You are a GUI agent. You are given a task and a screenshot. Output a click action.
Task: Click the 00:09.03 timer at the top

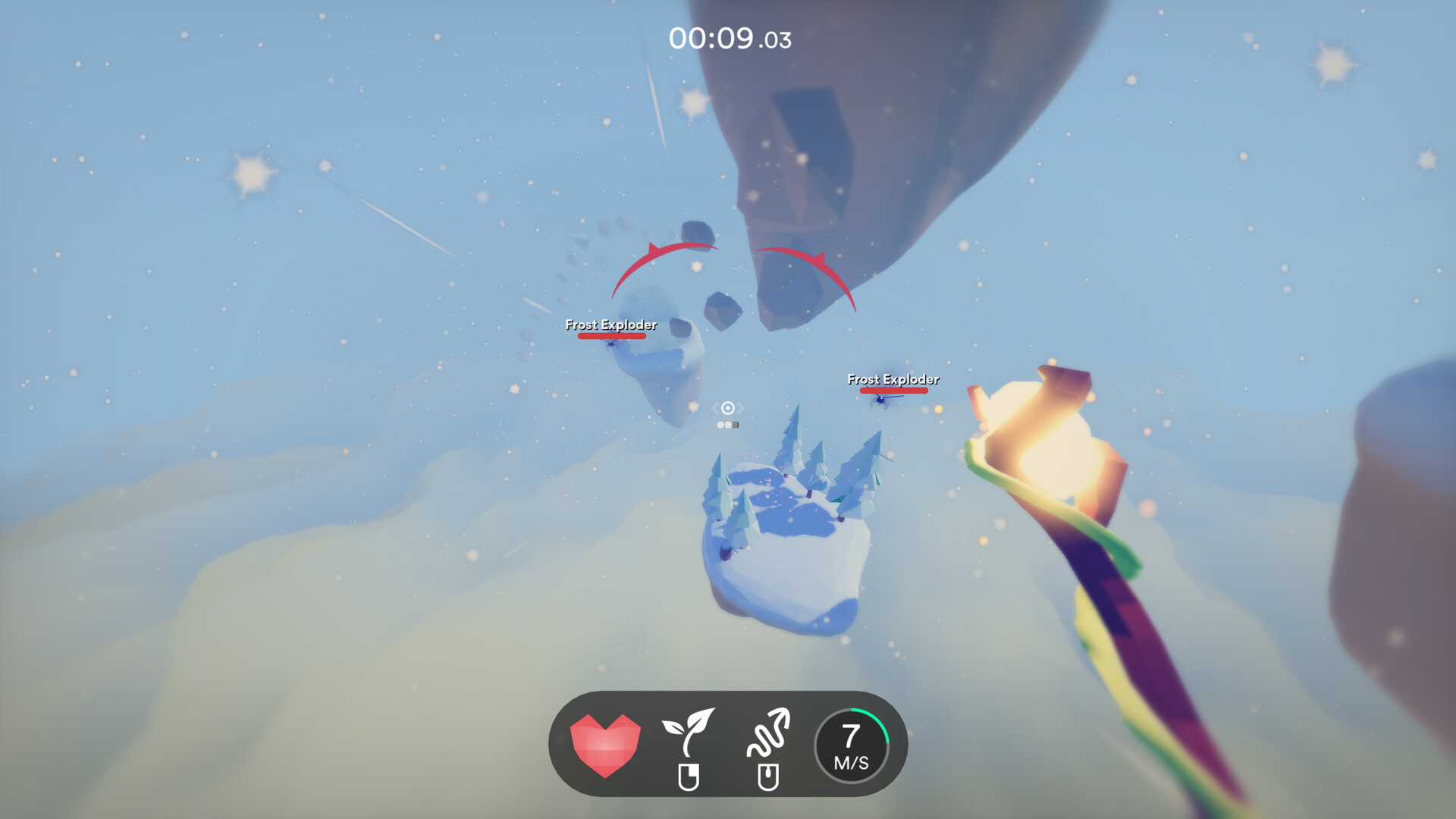coord(730,39)
